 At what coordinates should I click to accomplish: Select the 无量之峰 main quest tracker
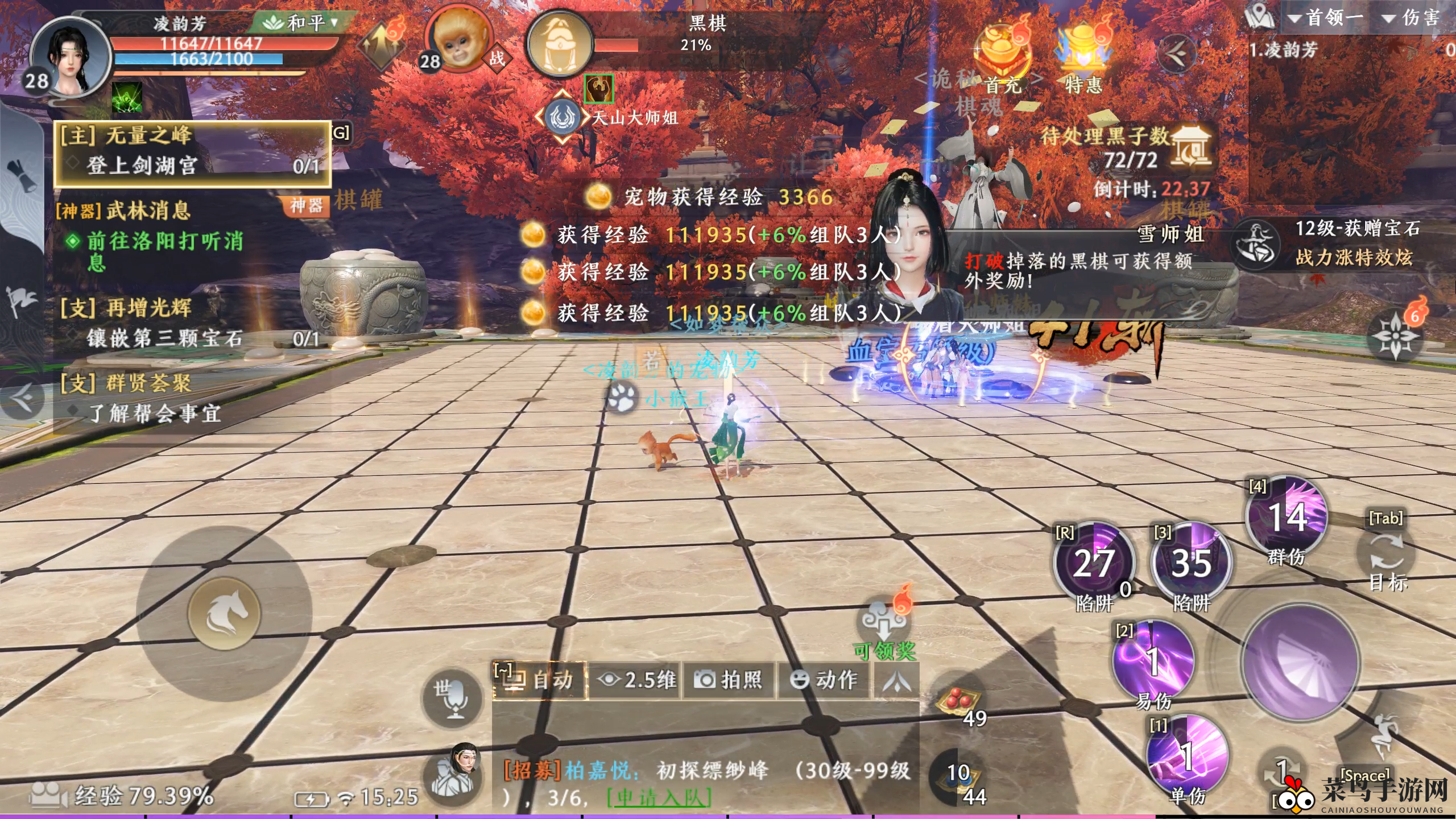192,152
